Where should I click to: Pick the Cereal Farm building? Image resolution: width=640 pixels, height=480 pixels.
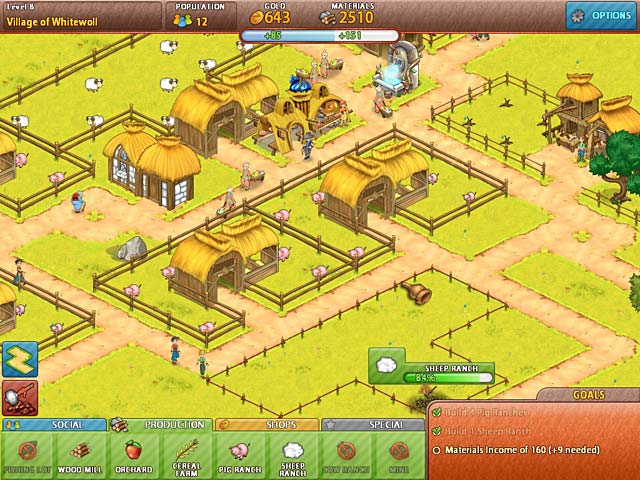(186, 455)
